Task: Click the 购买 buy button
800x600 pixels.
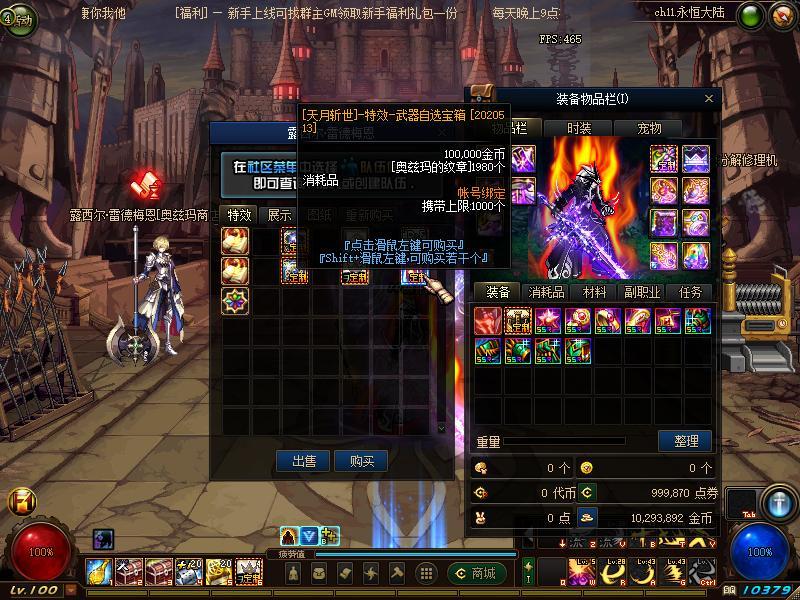Action: (x=361, y=461)
